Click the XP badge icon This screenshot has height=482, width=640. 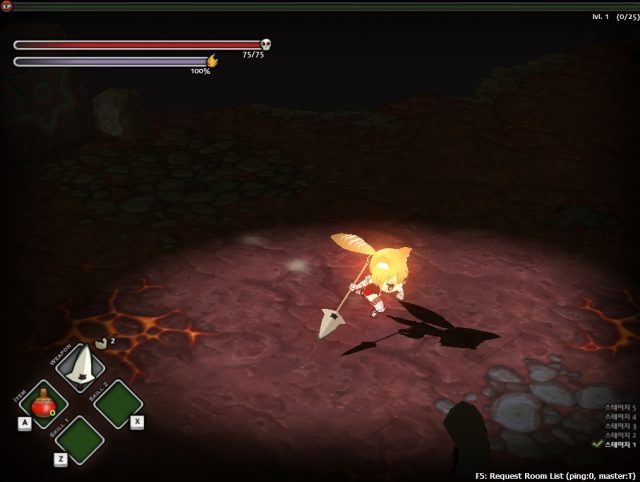click(x=7, y=6)
